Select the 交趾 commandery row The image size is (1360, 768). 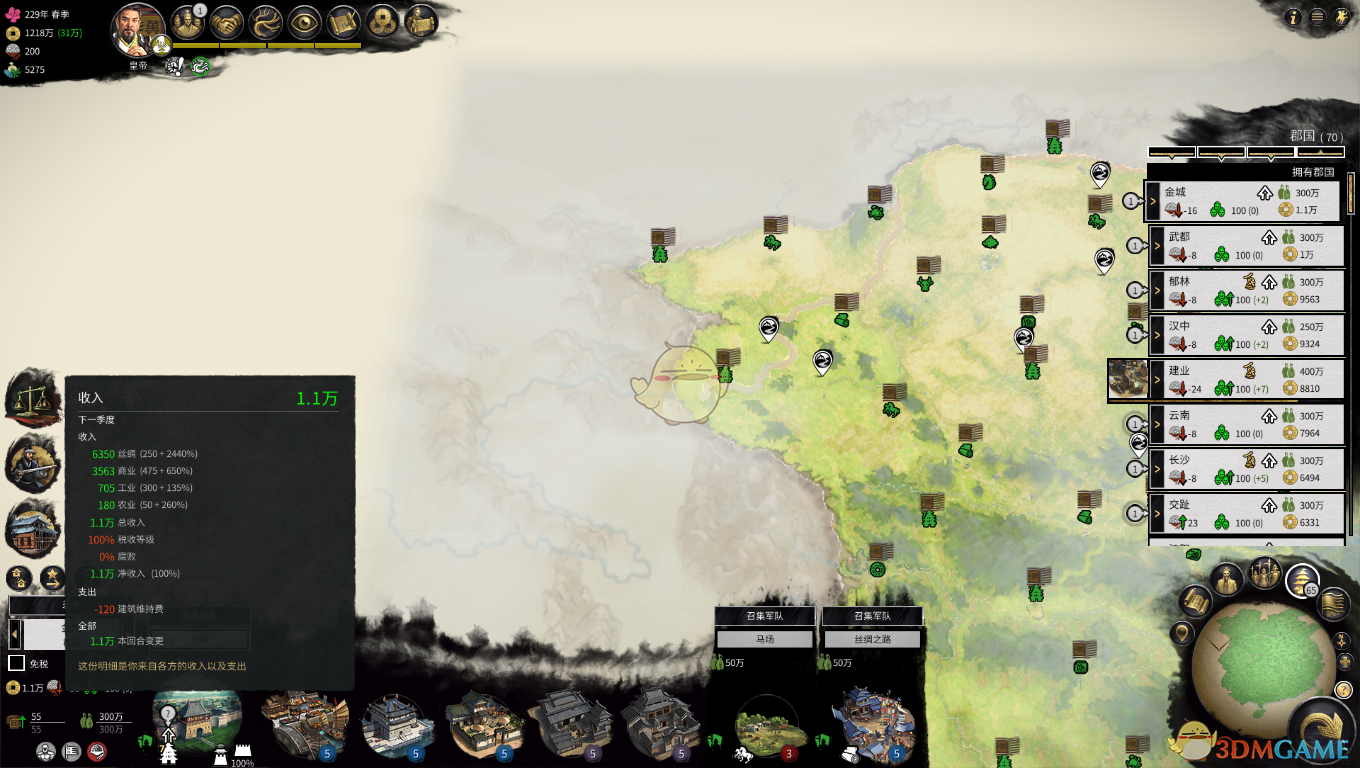pyautogui.click(x=1245, y=514)
